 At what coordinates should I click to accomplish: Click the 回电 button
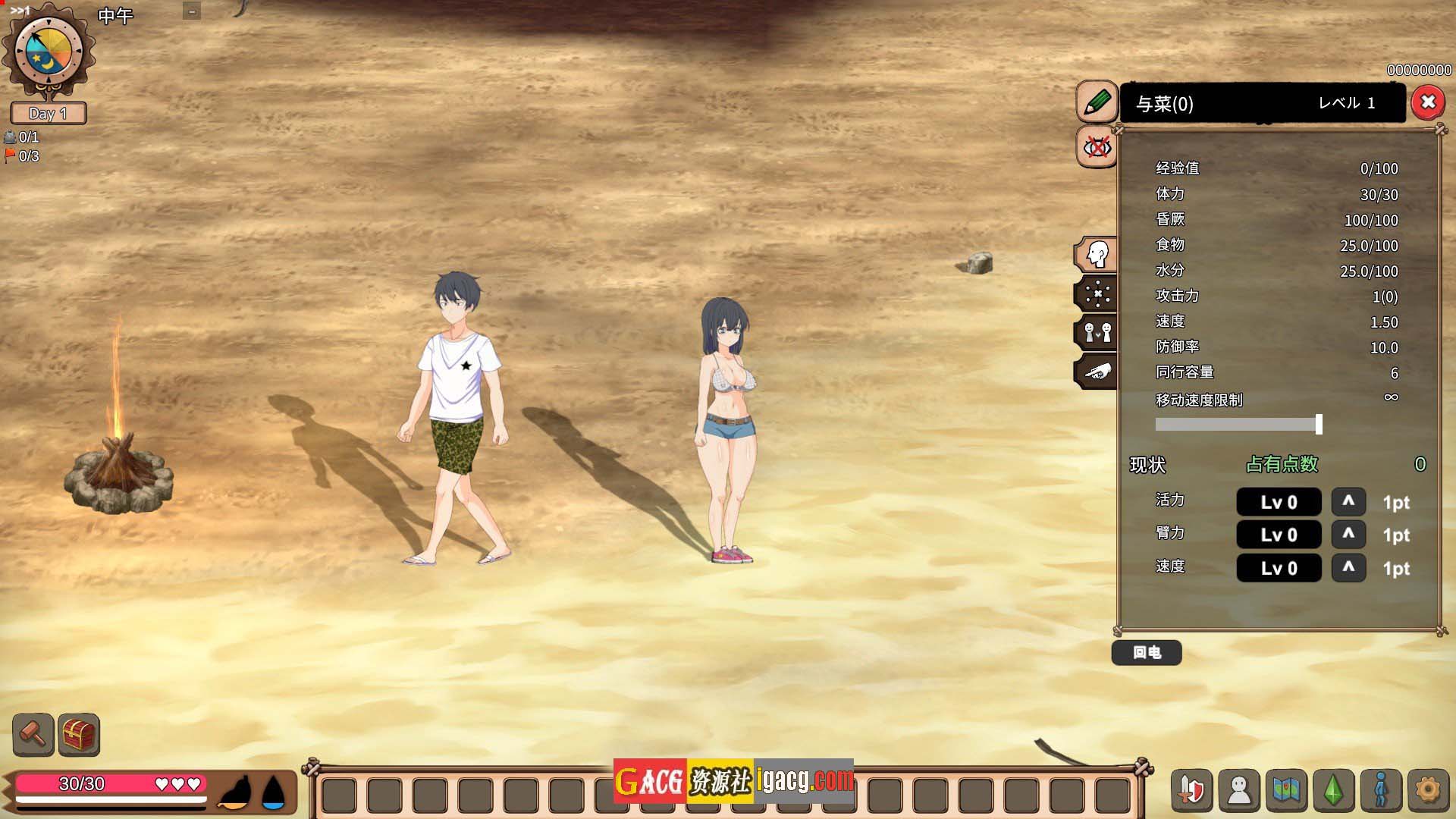click(1147, 652)
